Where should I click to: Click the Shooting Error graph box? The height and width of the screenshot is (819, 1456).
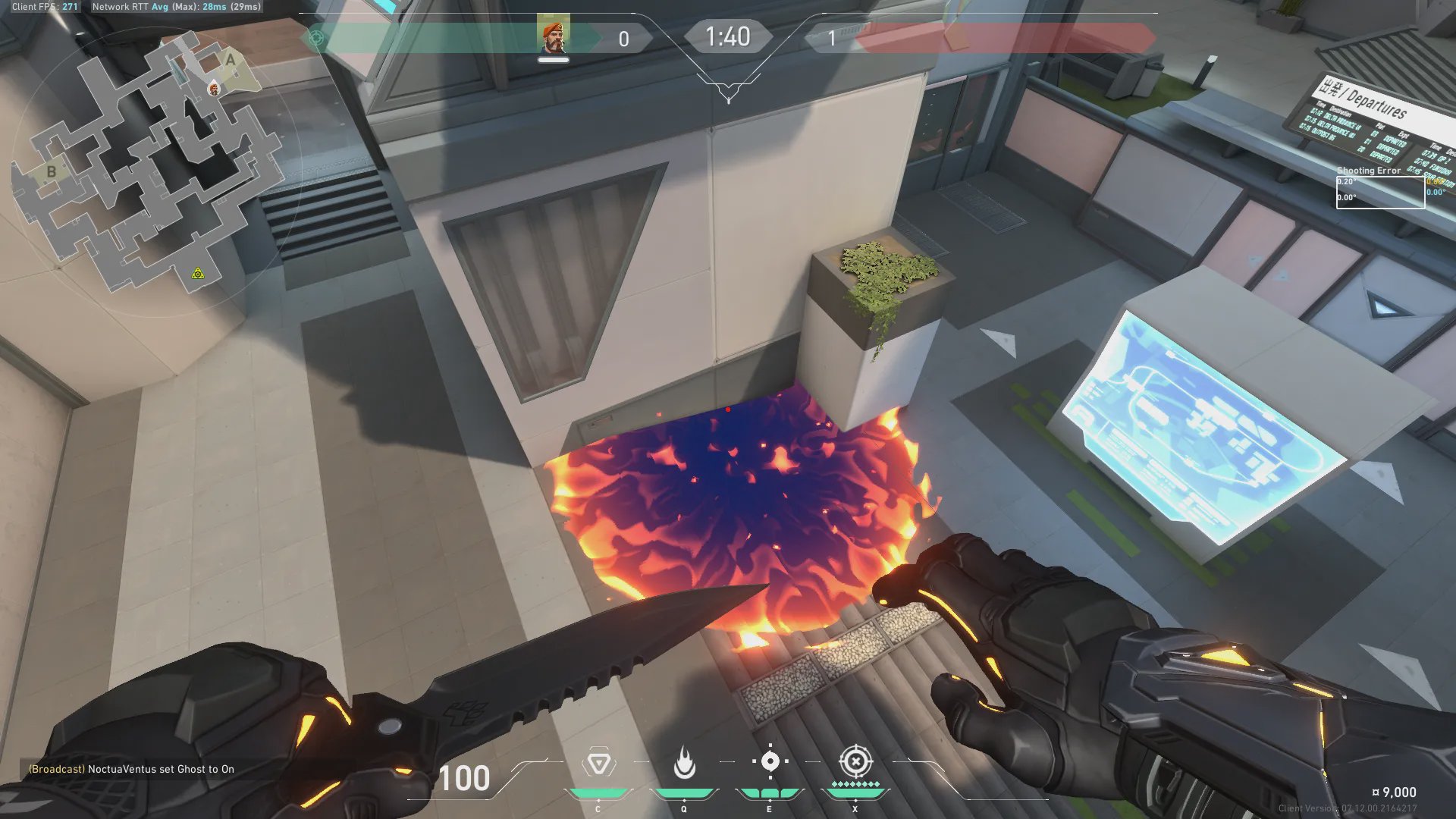pyautogui.click(x=1379, y=193)
